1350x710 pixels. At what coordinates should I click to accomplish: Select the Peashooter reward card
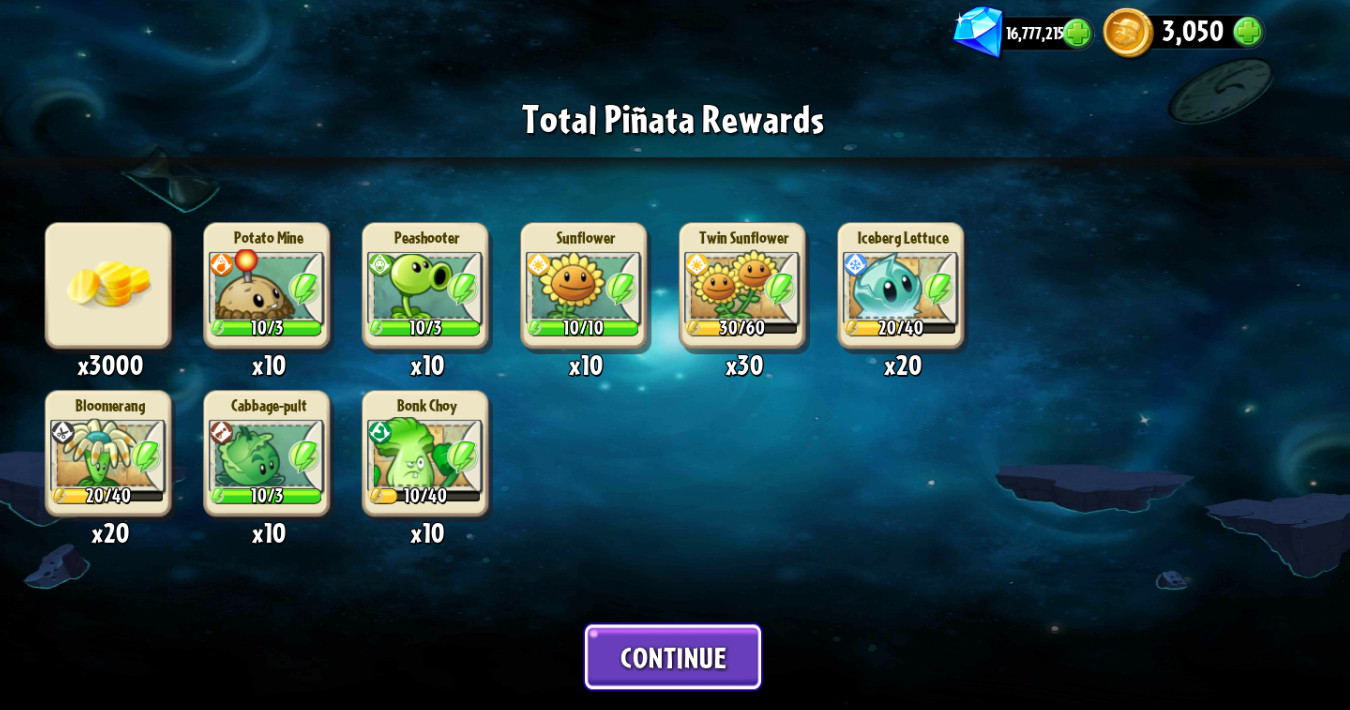(425, 285)
